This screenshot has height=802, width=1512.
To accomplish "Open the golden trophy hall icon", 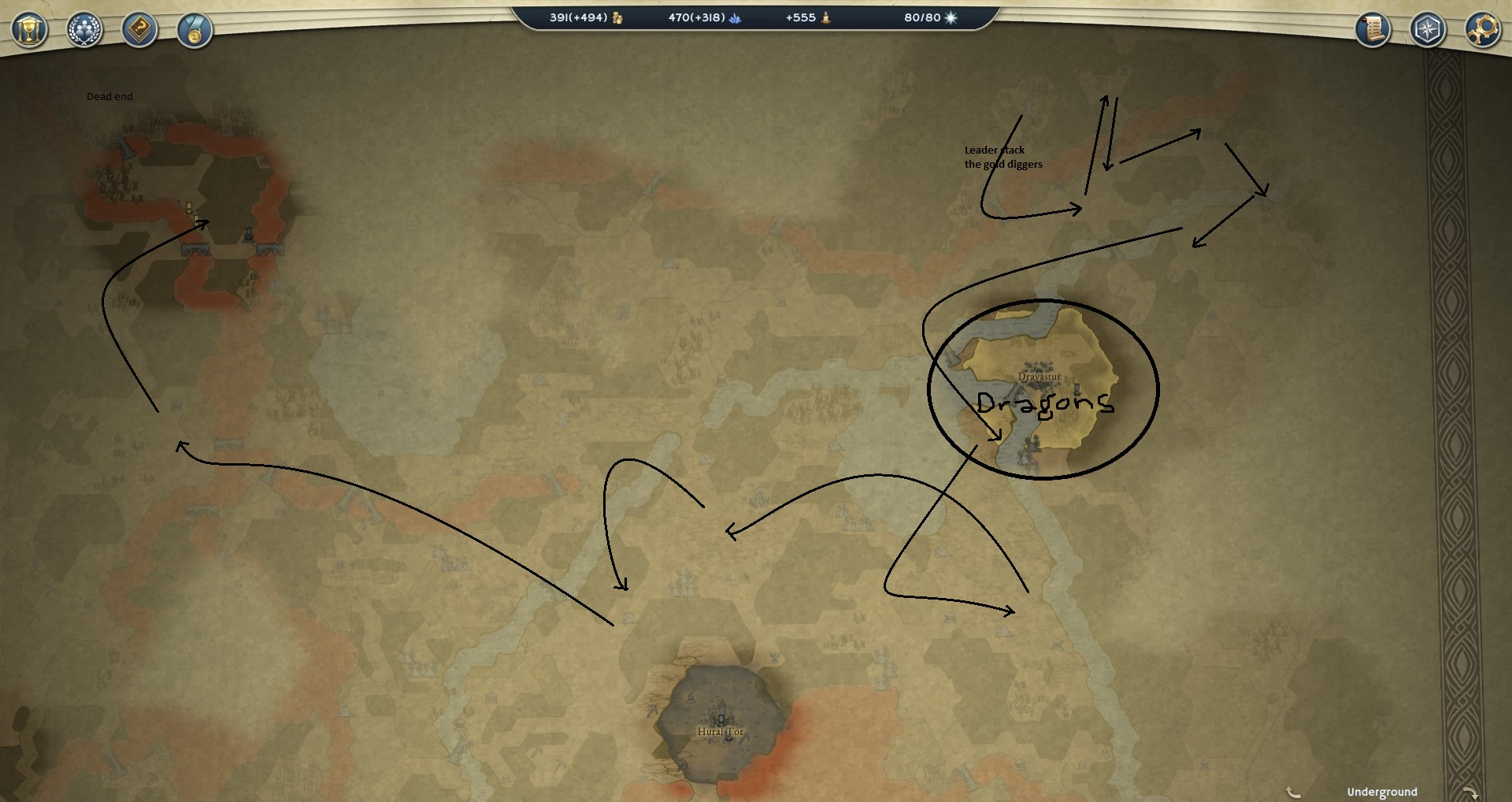I will coord(29,31).
